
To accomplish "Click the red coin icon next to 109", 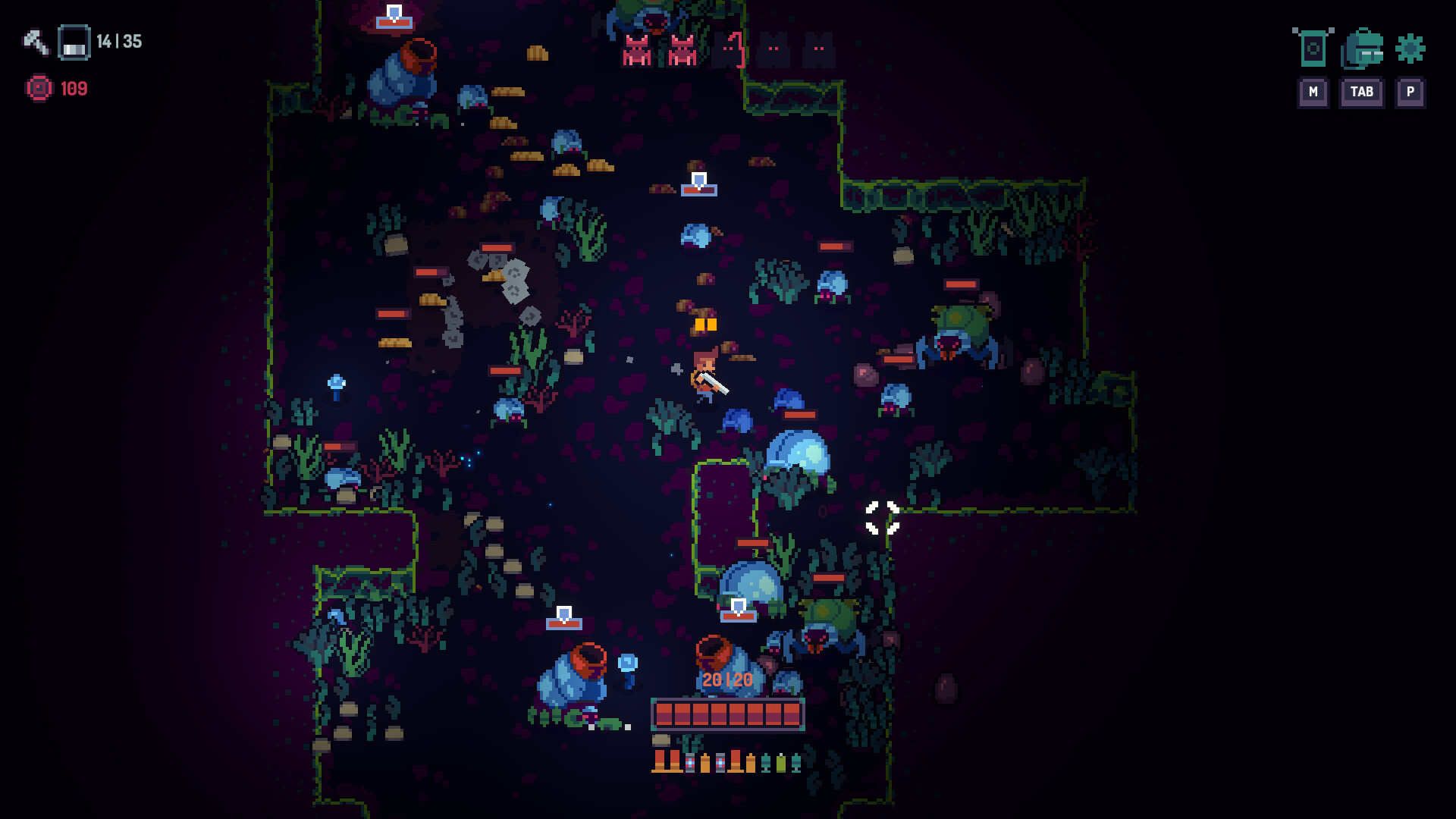I will click(38, 88).
